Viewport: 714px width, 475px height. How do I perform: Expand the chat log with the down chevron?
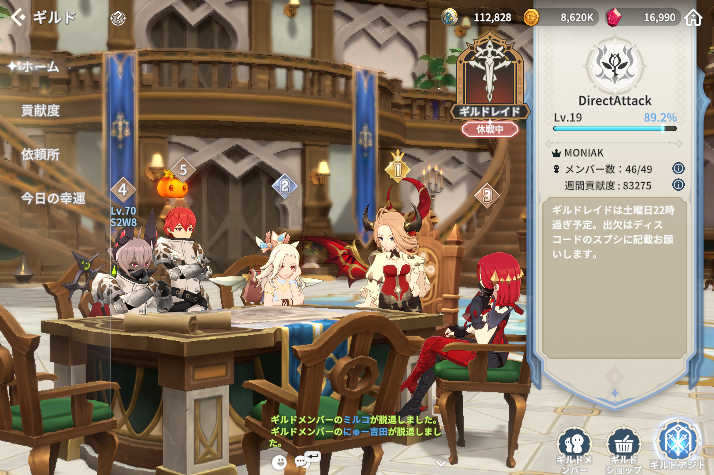442,463
